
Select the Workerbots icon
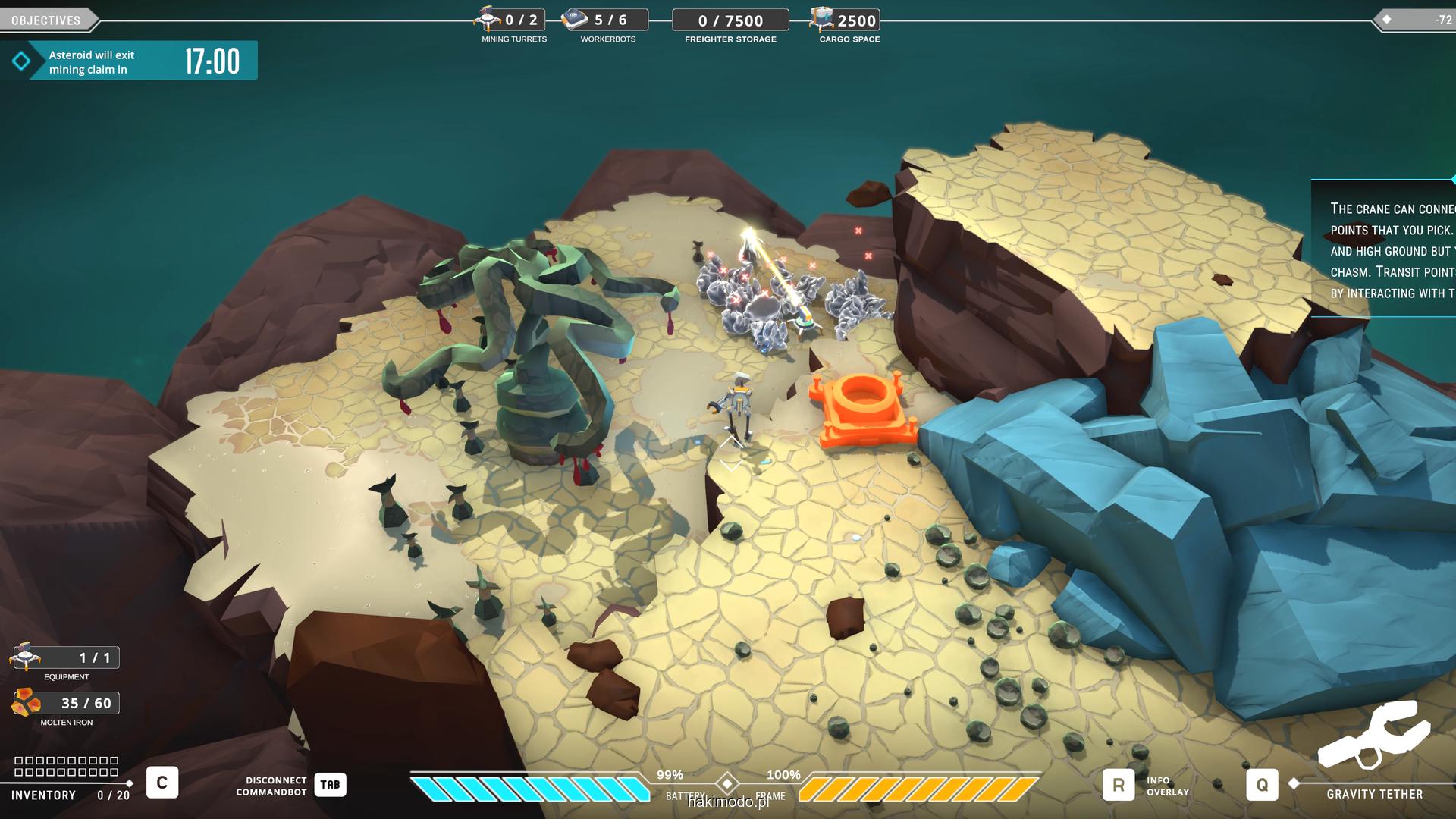point(575,19)
